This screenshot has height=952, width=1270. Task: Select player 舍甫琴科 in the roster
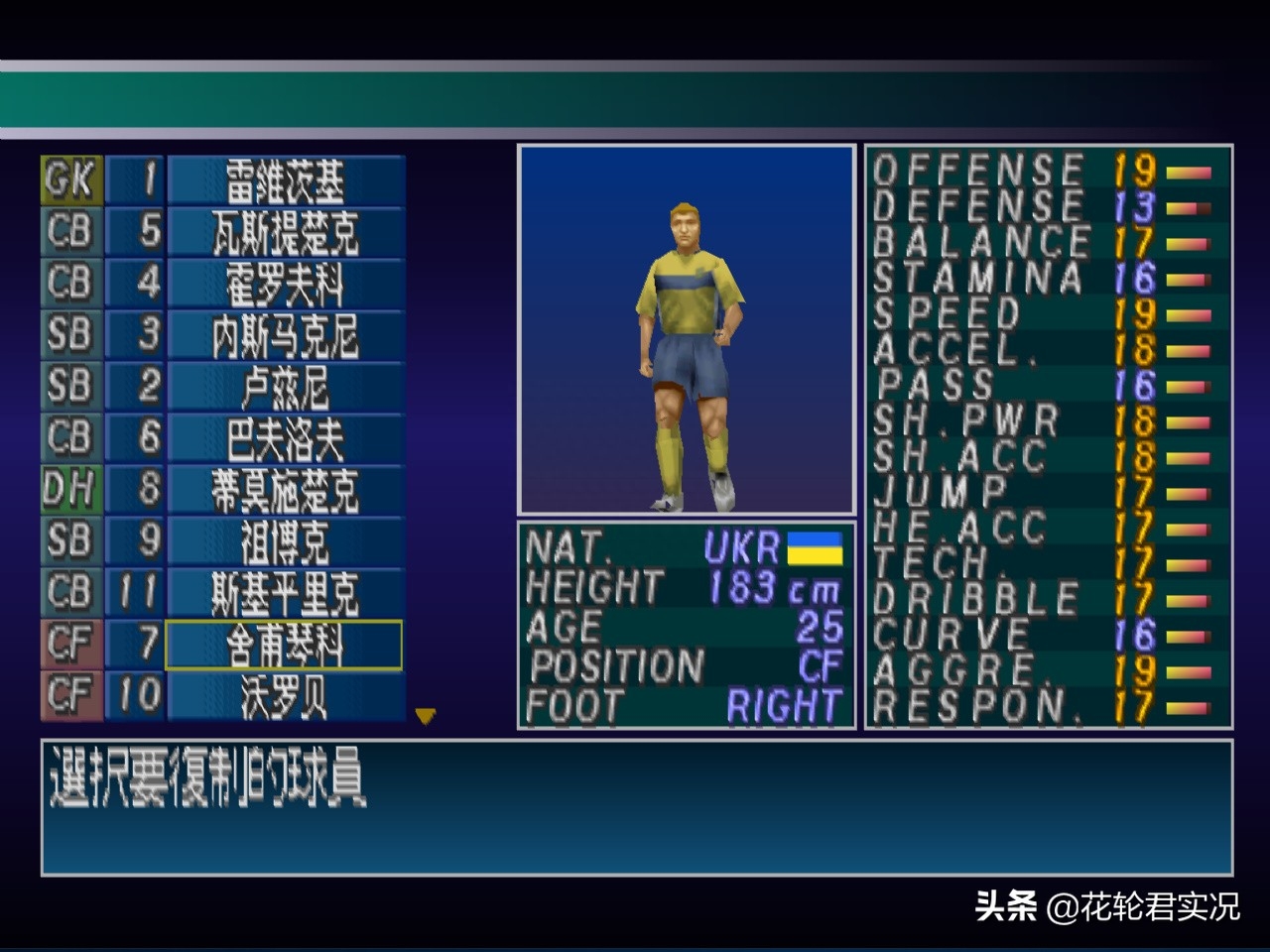[x=285, y=646]
